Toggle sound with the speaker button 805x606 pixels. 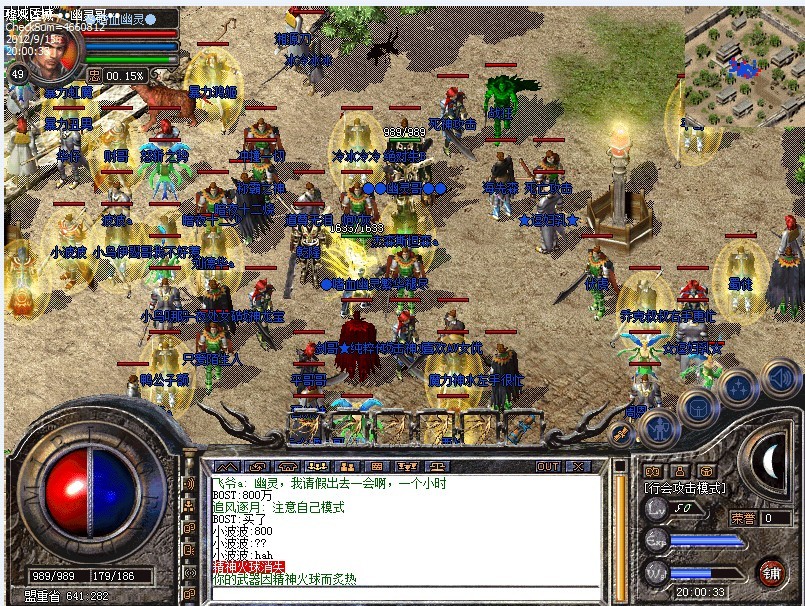778,378
